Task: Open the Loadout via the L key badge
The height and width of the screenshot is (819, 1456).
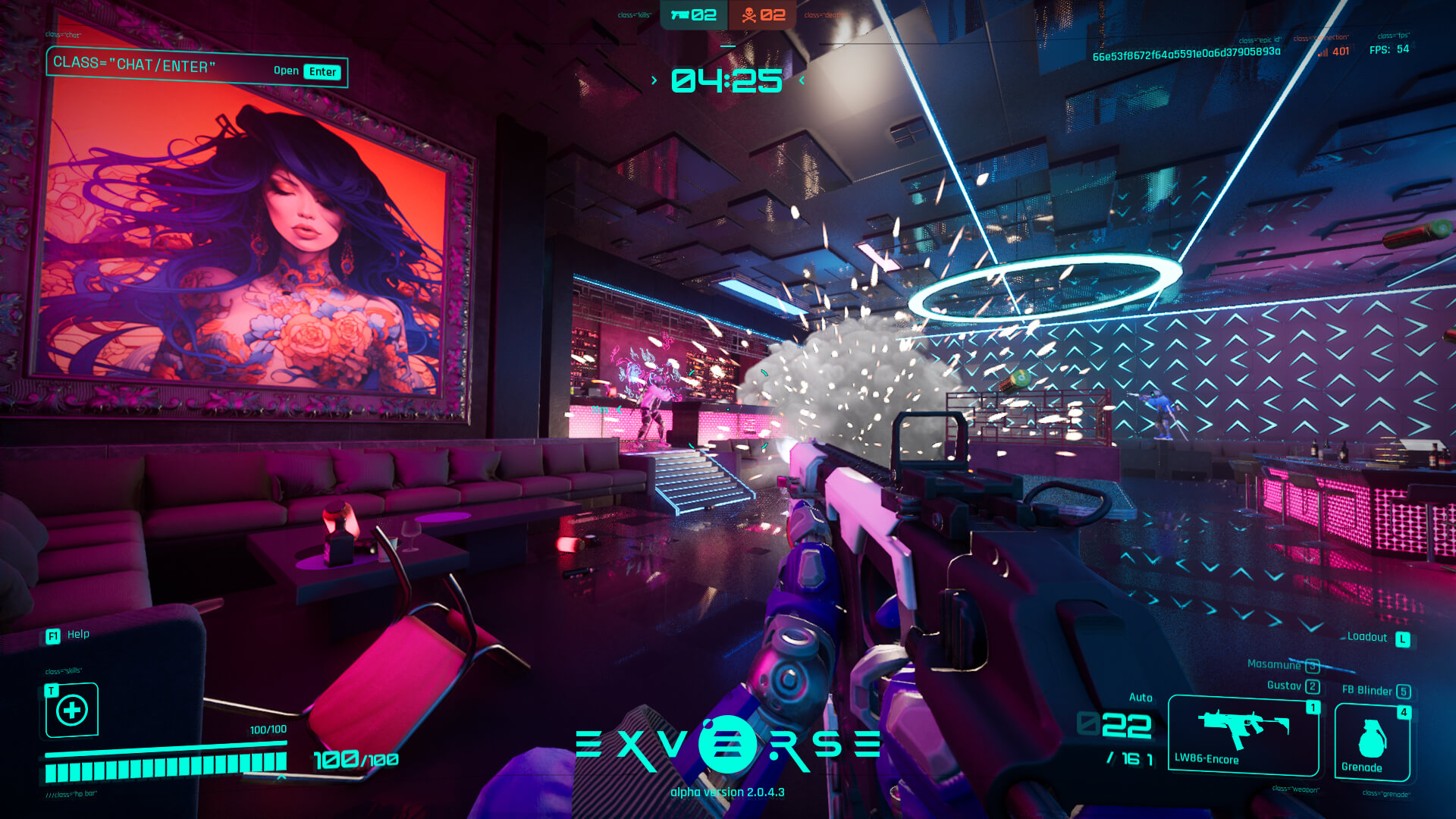Action: [1402, 638]
